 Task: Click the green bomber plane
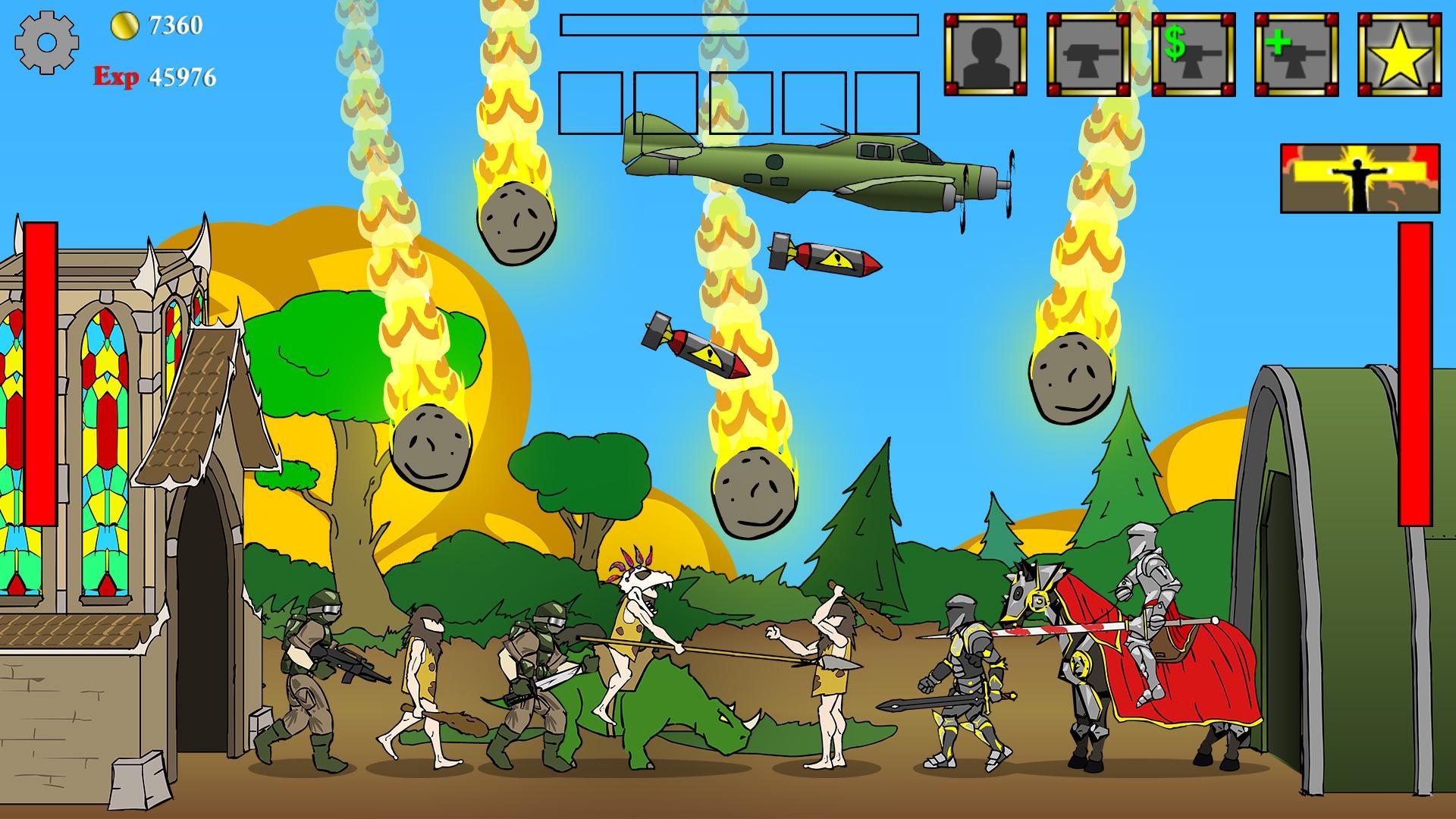coord(819,163)
